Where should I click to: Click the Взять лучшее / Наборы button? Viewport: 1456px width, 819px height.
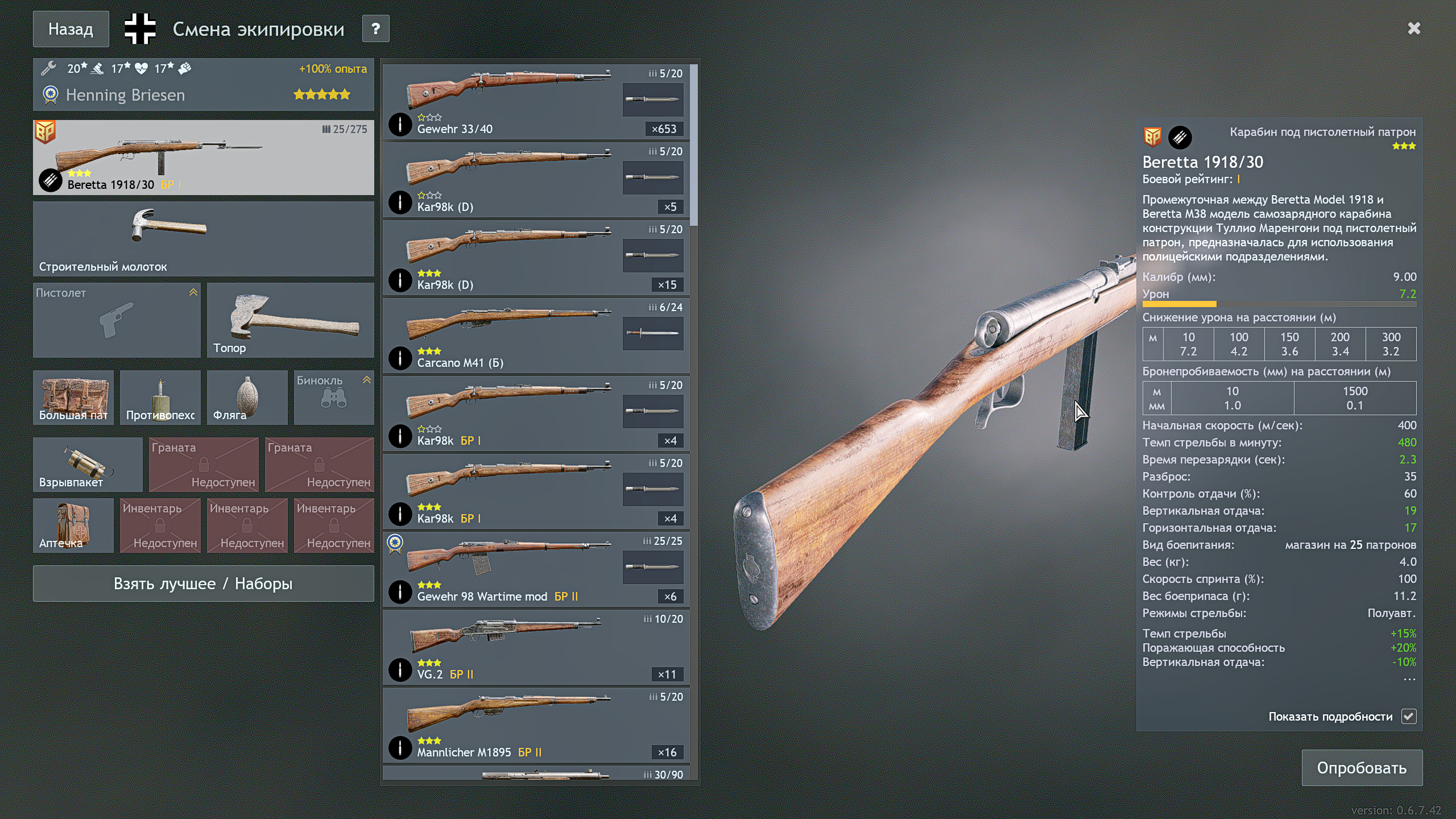coord(203,584)
